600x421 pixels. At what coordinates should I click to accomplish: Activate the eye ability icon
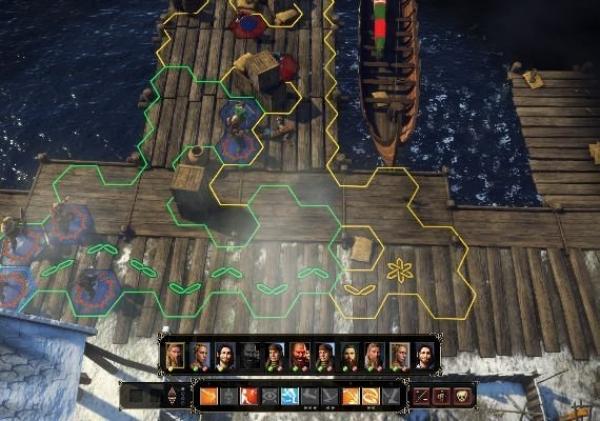[x=269, y=396]
